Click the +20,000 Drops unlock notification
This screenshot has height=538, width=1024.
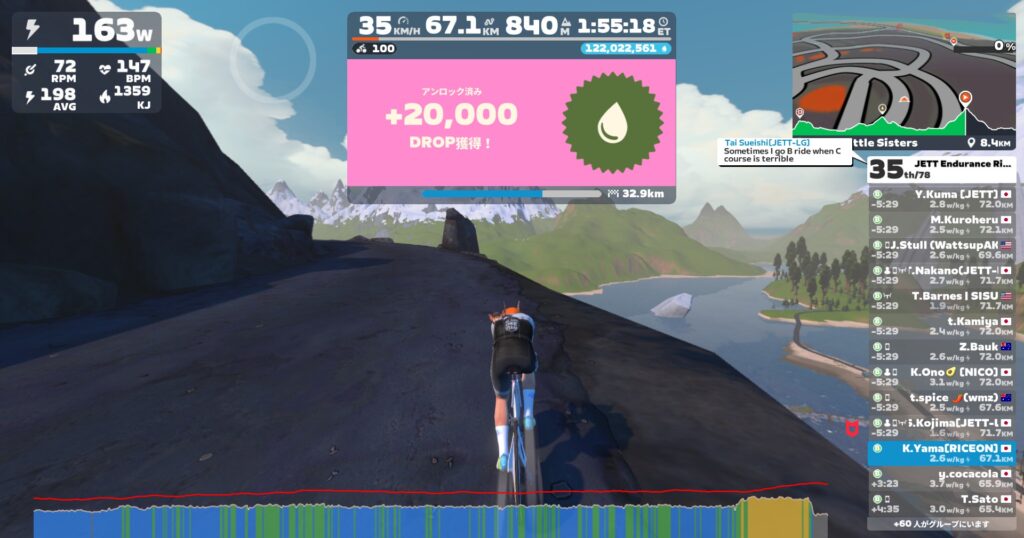click(x=510, y=122)
